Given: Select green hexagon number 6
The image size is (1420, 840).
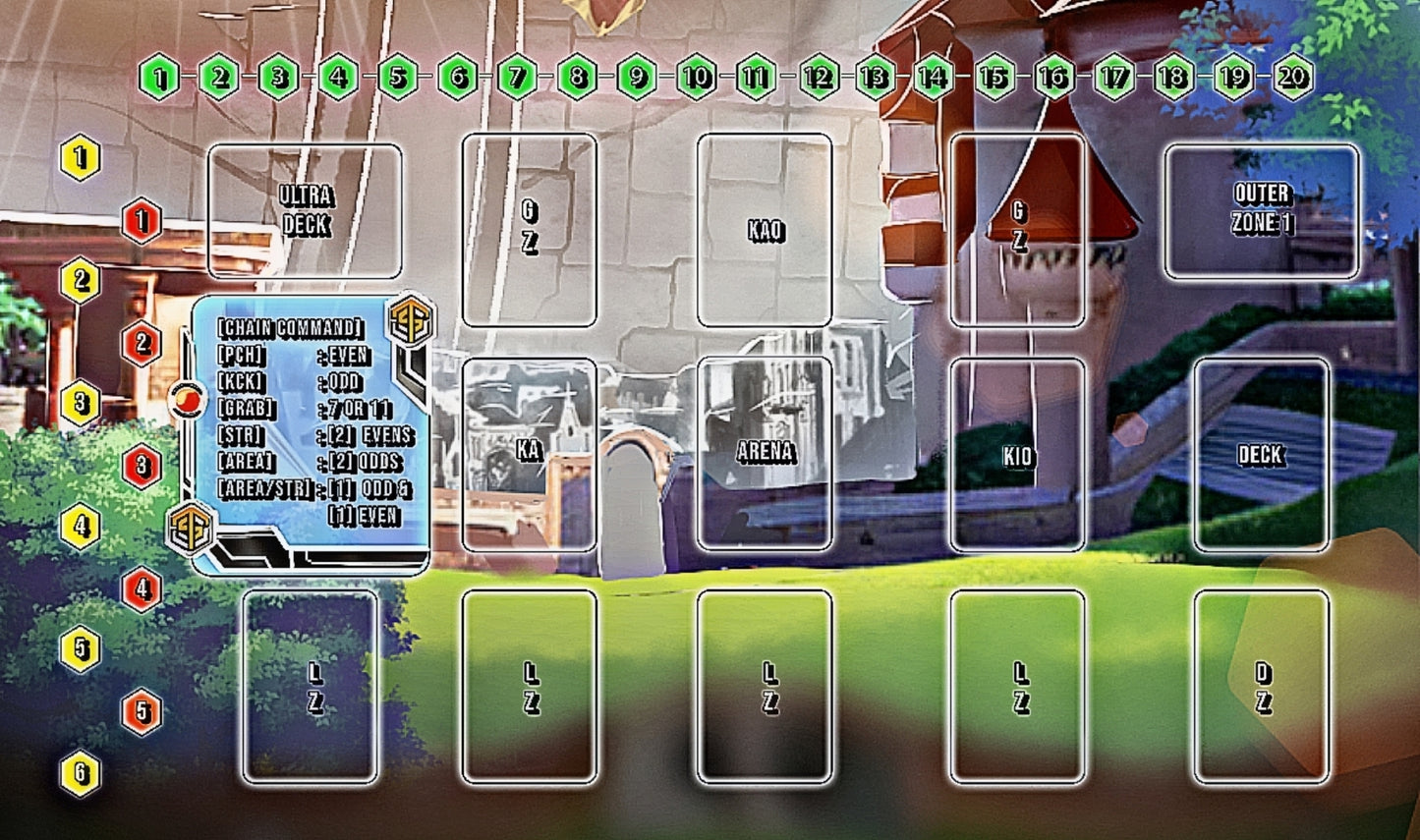Looking at the screenshot, I should tap(458, 77).
